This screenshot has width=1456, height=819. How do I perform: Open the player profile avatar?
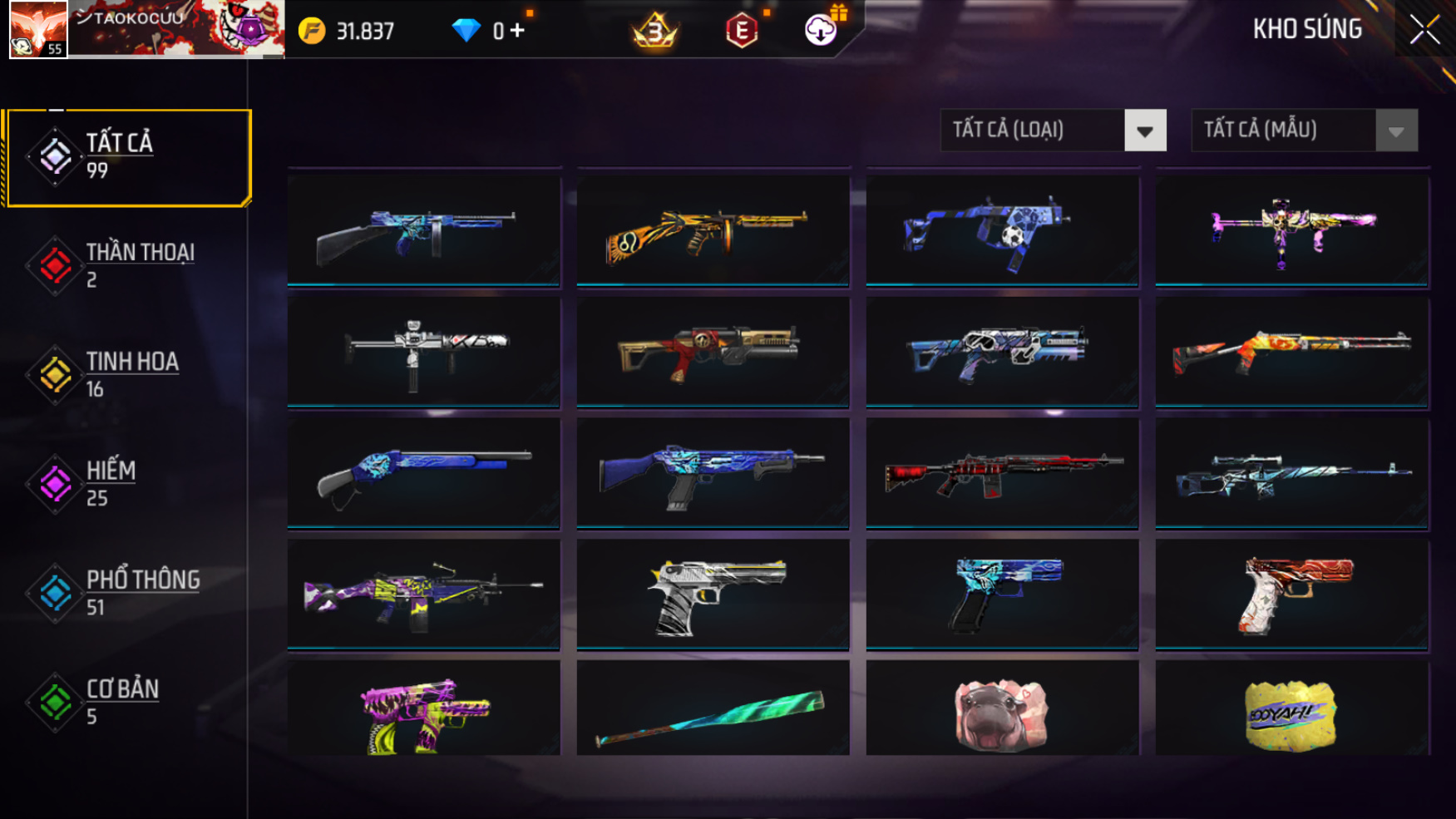(38, 29)
